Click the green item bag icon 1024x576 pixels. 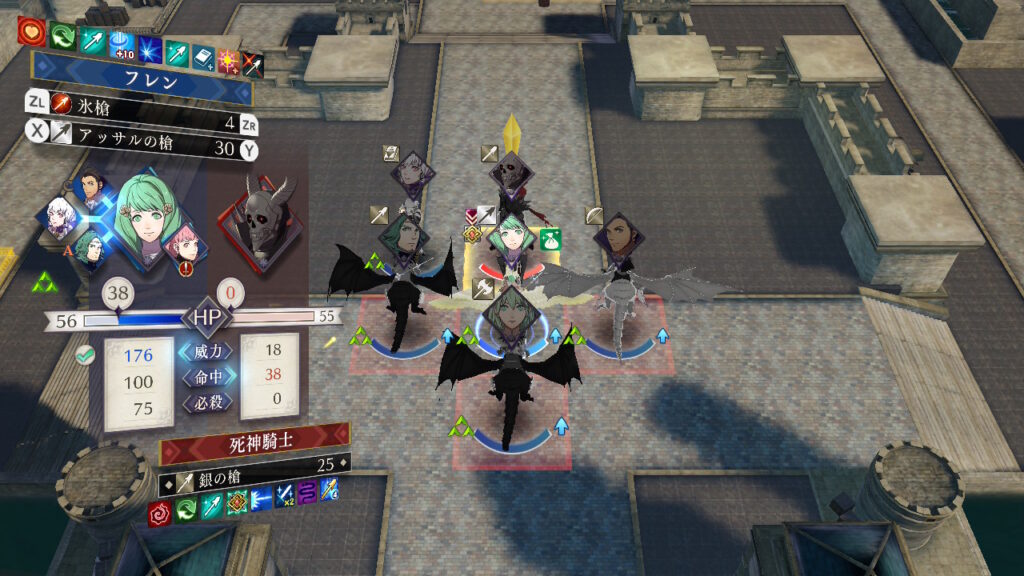click(x=549, y=240)
